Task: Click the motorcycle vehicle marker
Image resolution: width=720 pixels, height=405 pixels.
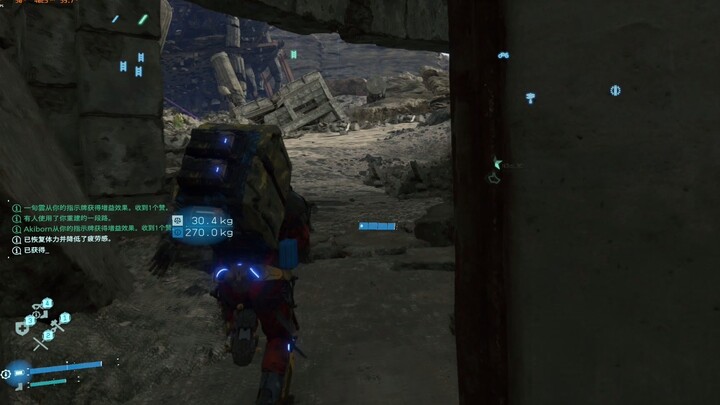Action: coord(504,55)
